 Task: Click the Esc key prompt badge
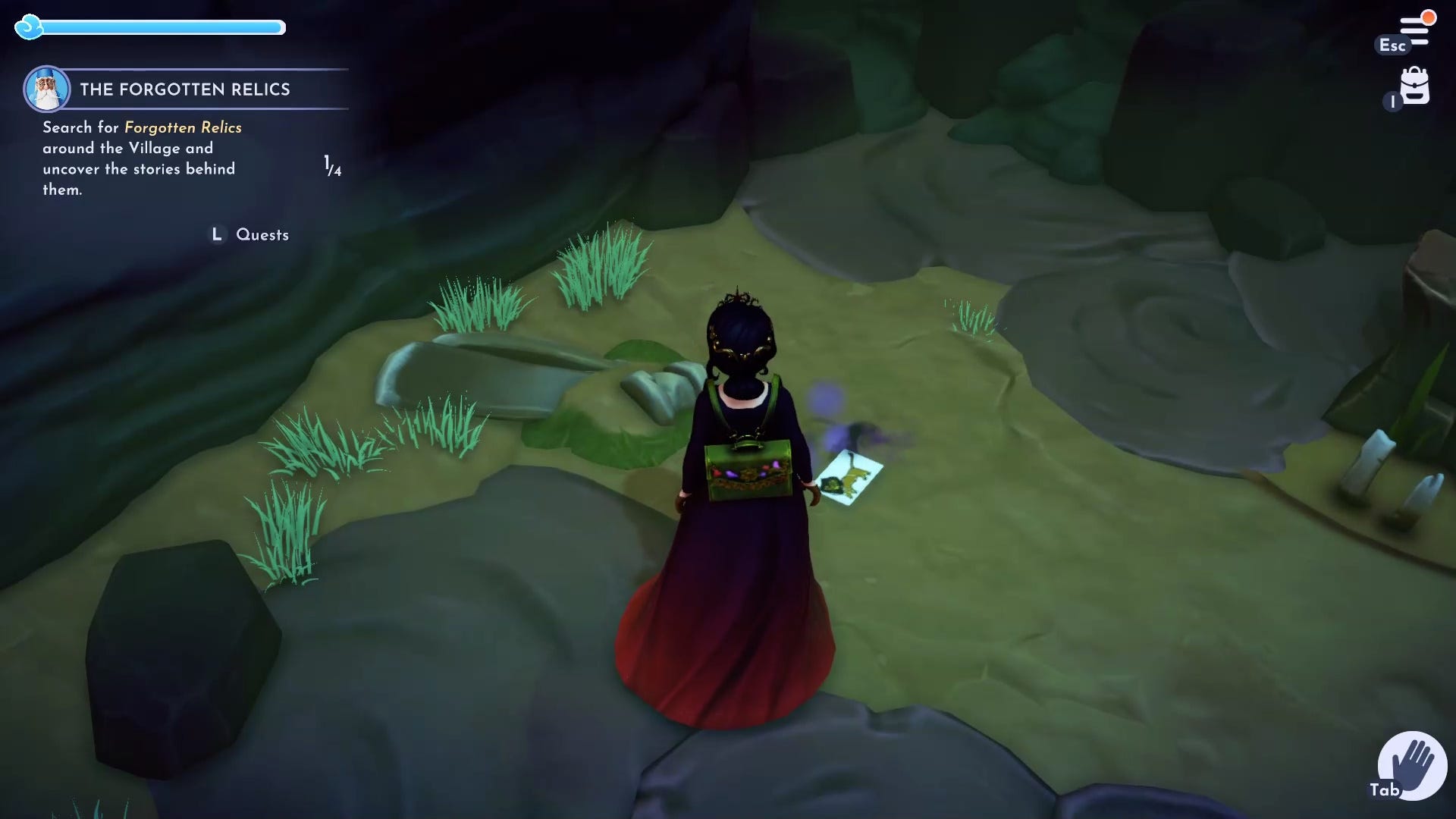pos(1392,45)
